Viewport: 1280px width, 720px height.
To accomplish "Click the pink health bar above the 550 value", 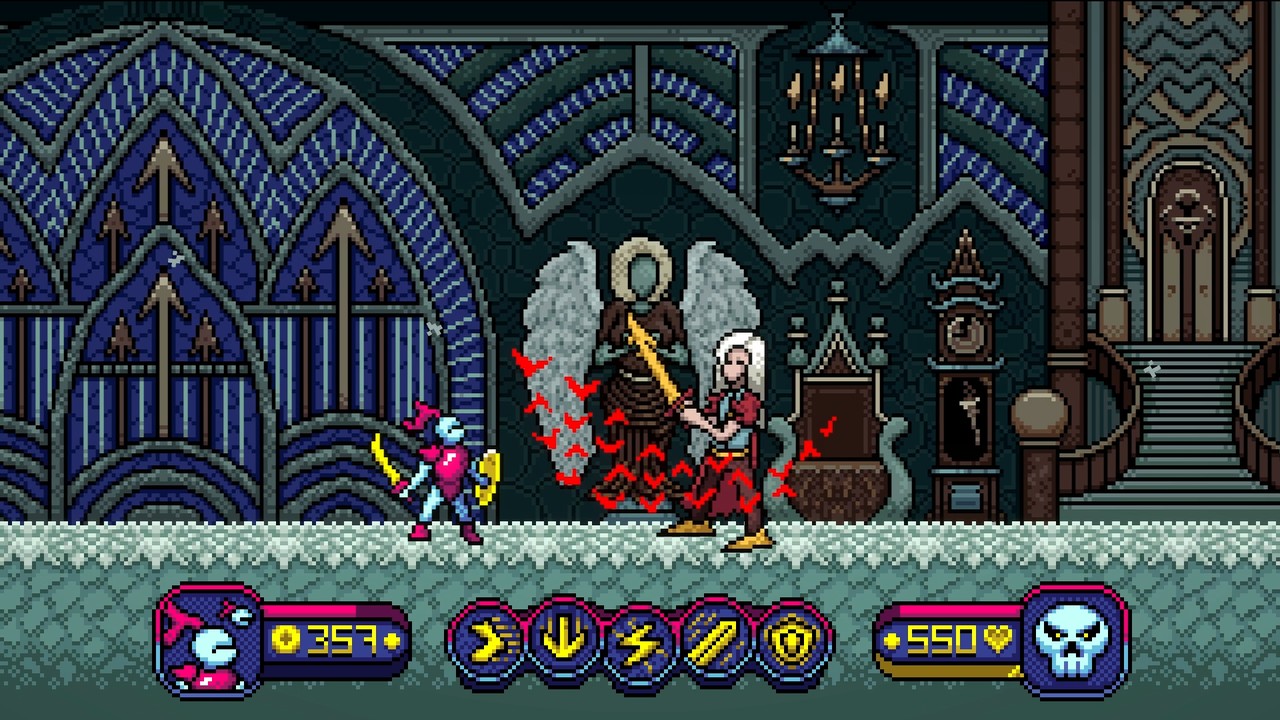I will 955,613.
